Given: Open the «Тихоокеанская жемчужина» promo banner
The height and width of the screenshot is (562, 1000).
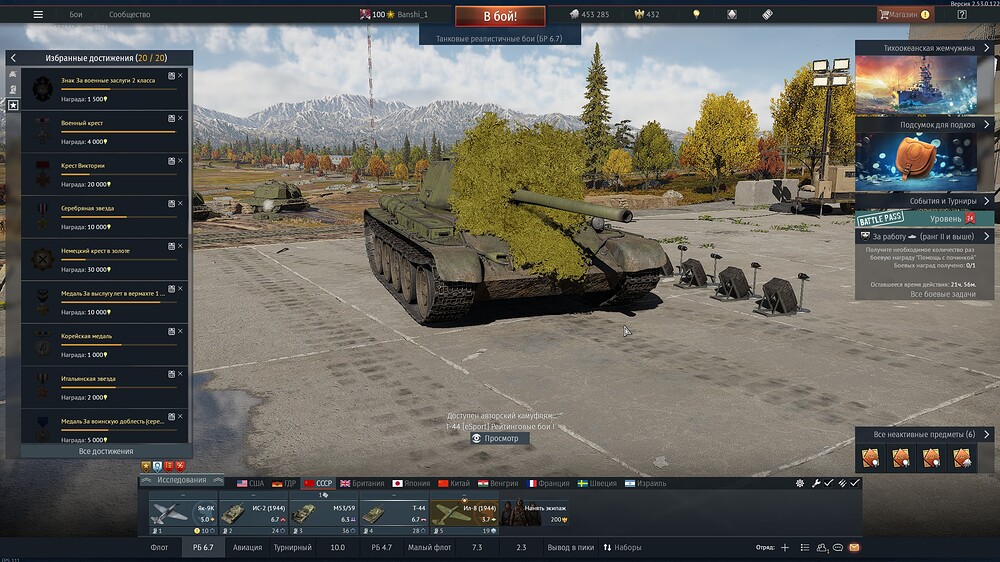Looking at the screenshot, I should 916,83.
